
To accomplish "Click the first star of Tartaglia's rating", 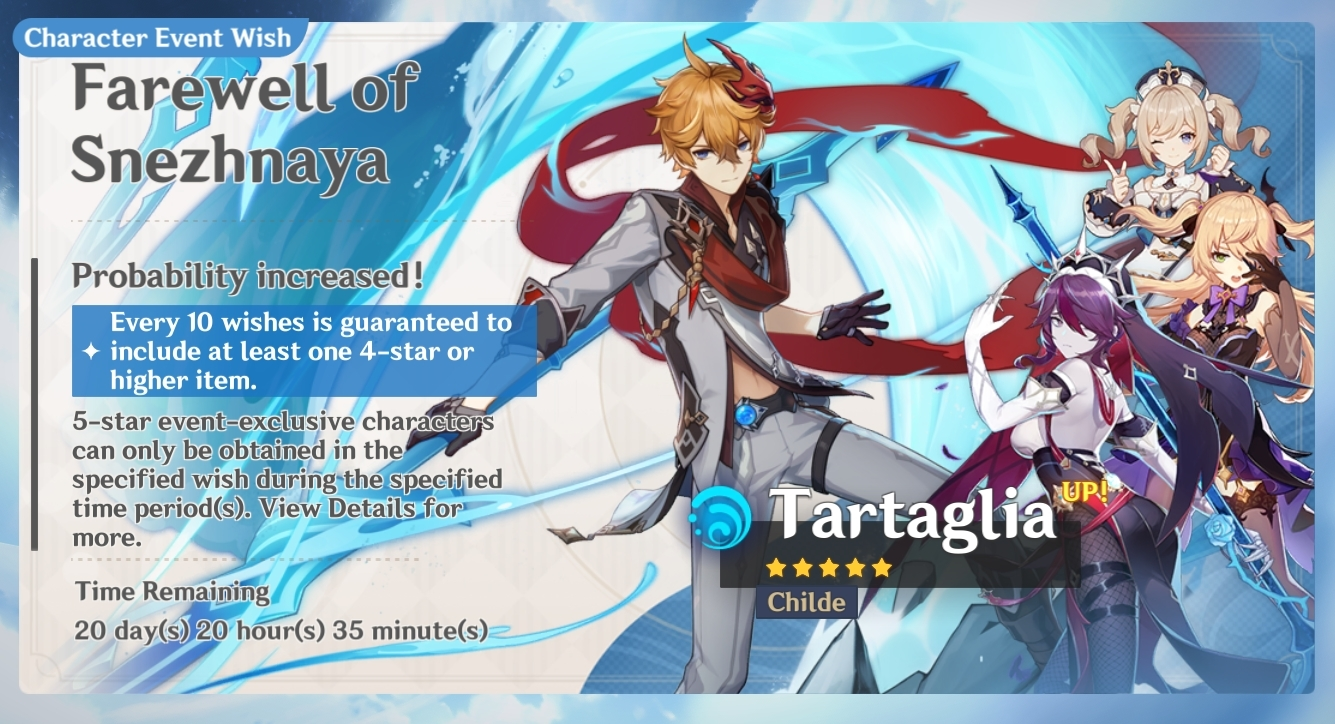I will (x=778, y=565).
